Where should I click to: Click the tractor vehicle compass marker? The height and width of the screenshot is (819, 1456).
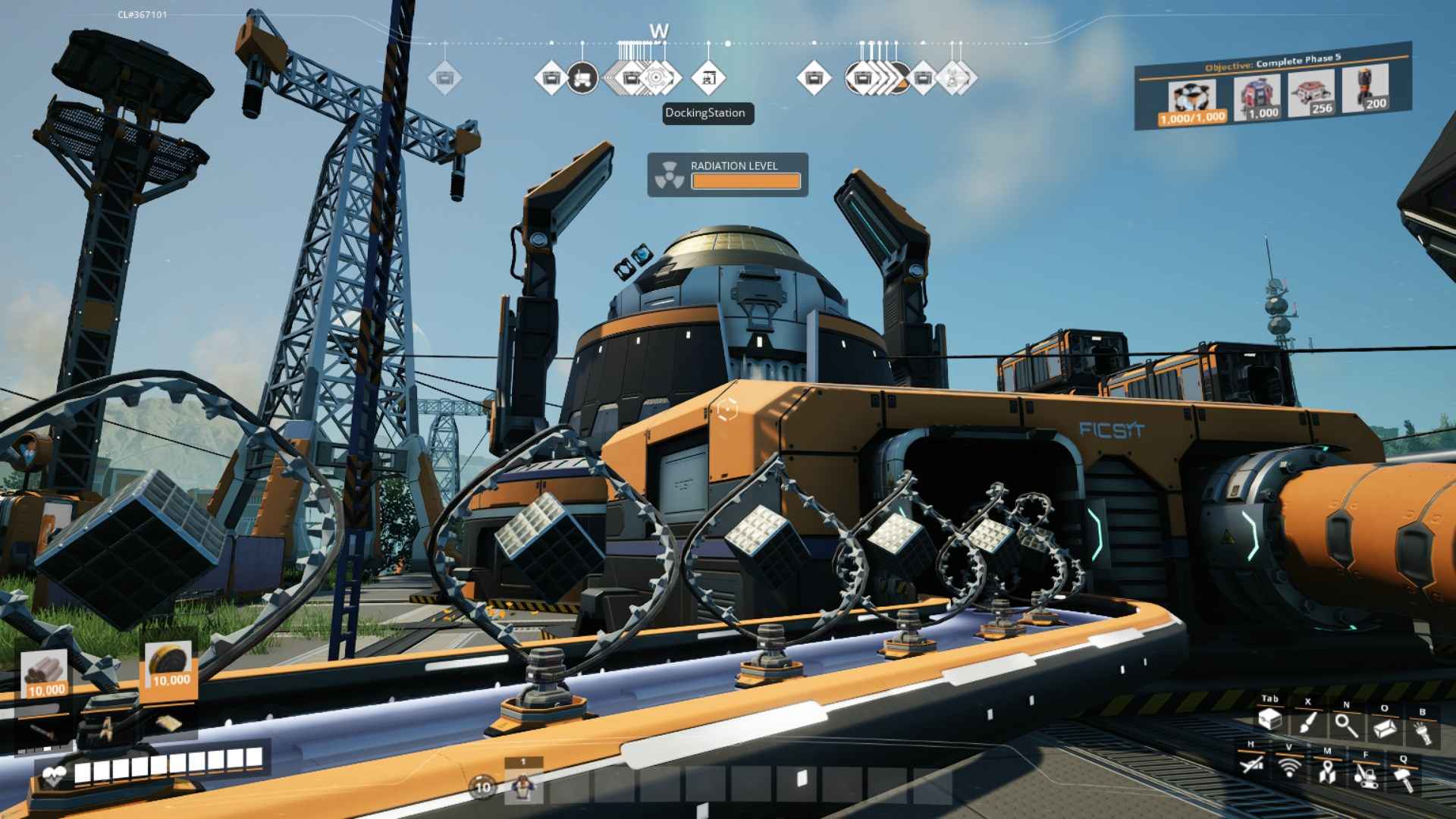click(x=582, y=77)
